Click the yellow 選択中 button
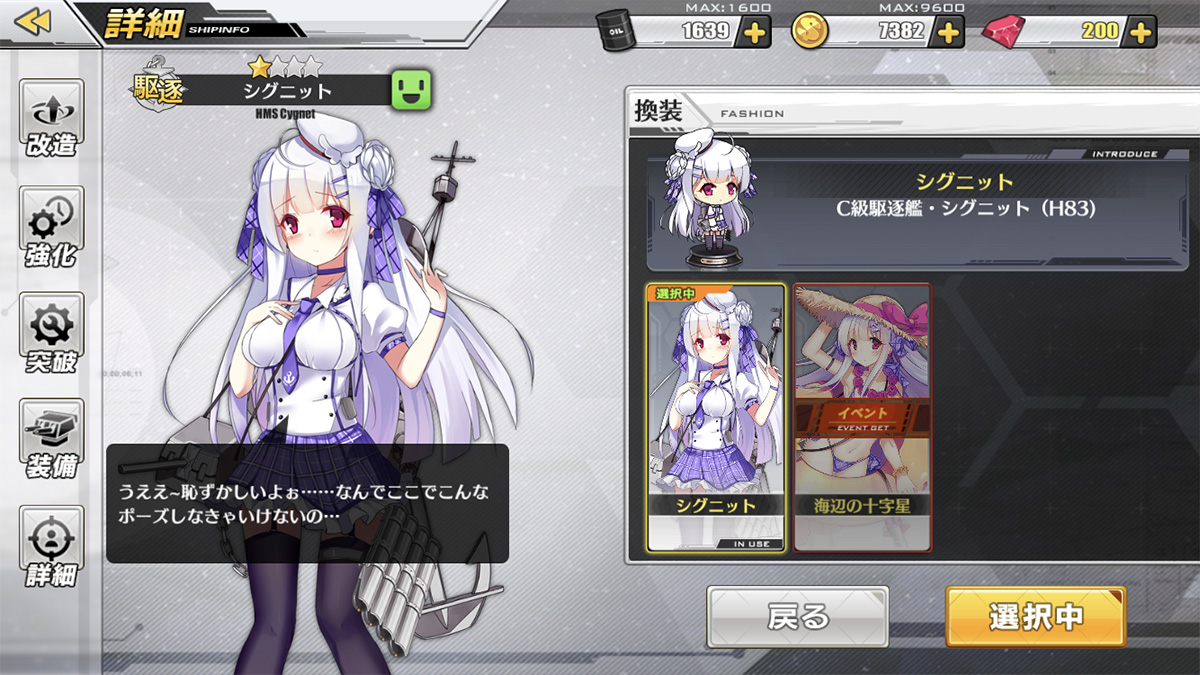The image size is (1200, 675). pyautogui.click(x=1035, y=617)
